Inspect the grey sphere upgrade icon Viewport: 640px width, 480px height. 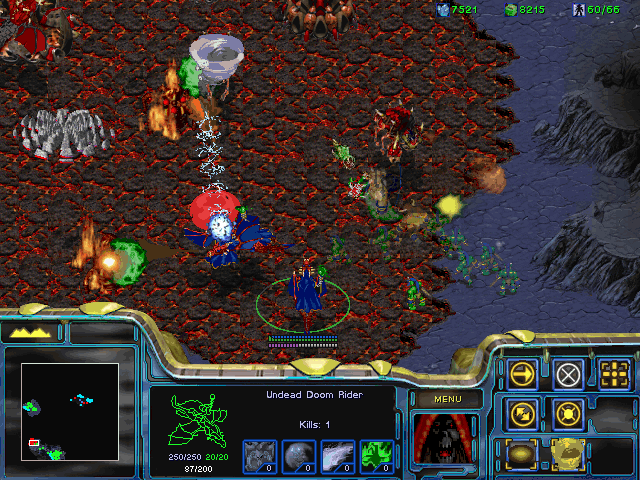[x=298, y=456]
